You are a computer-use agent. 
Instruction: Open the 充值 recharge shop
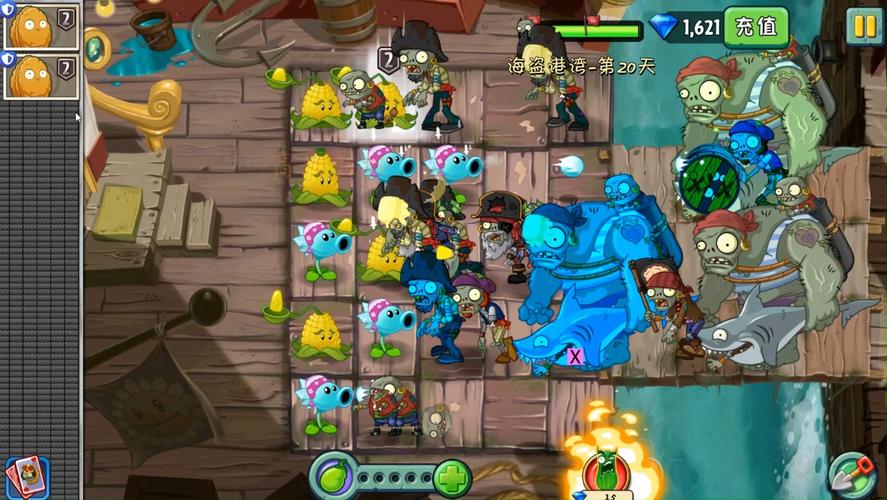pos(756,27)
